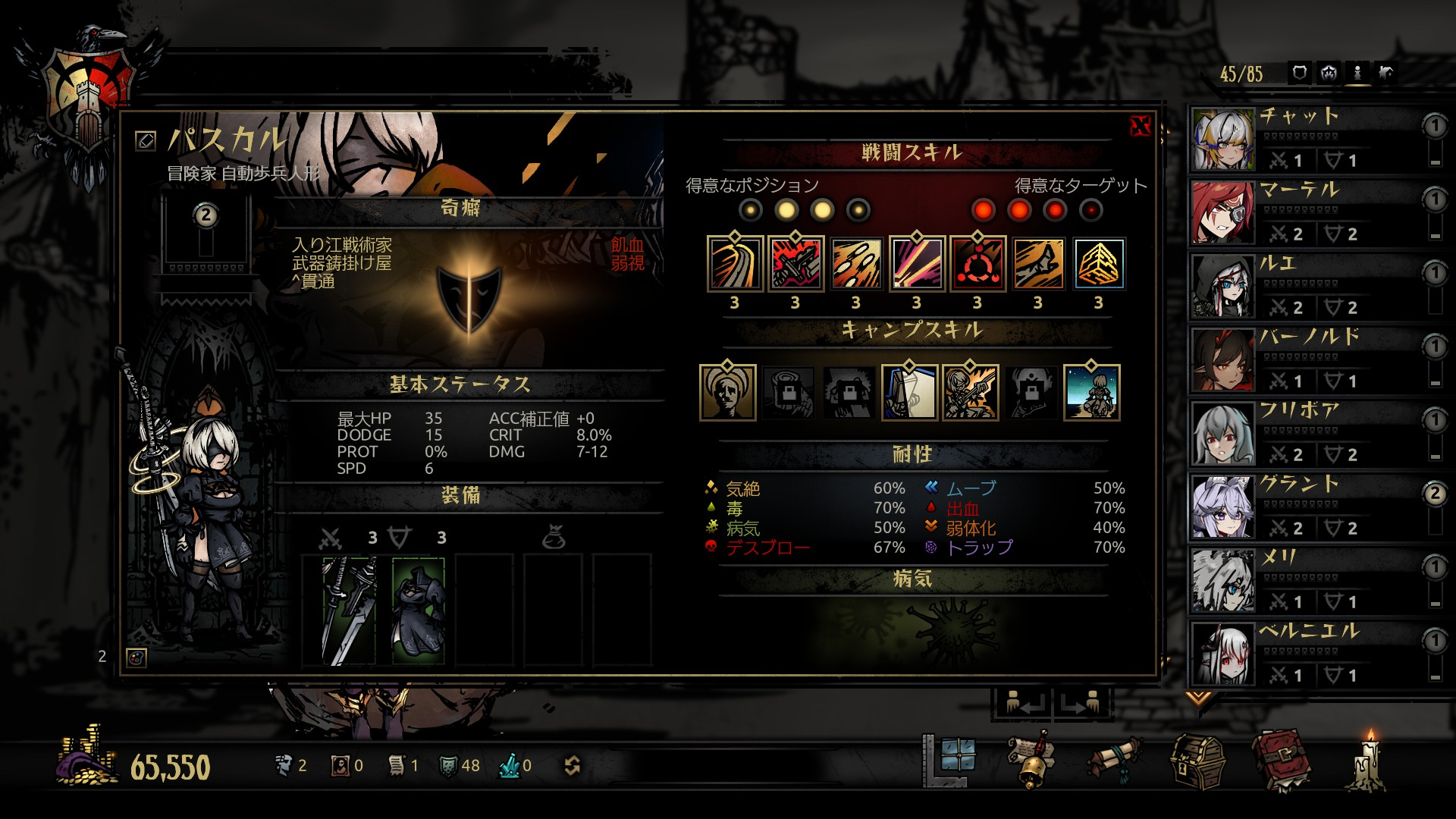
Task: Select ベルニエル at the bottom of roster
Action: [x=1304, y=653]
